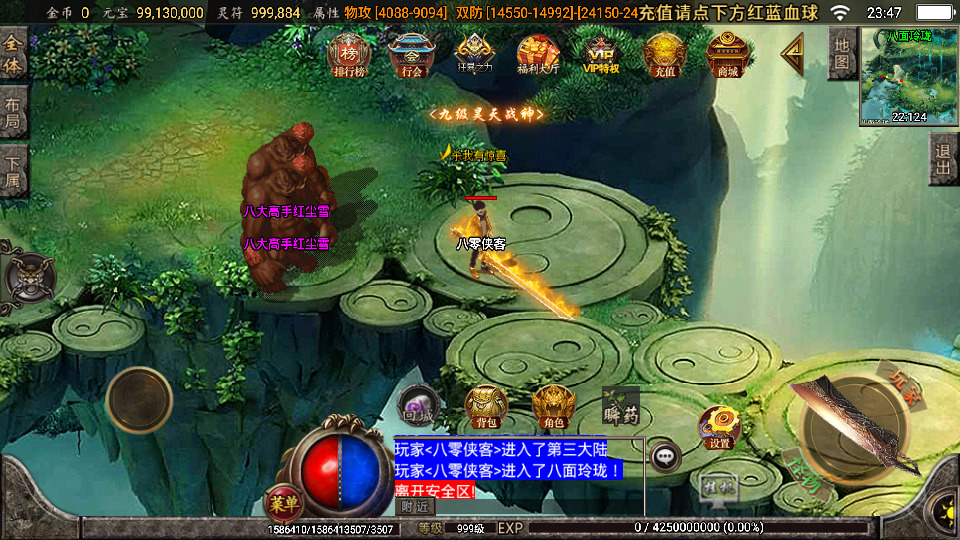Open the 地图 map button
960x540 pixels.
click(842, 53)
